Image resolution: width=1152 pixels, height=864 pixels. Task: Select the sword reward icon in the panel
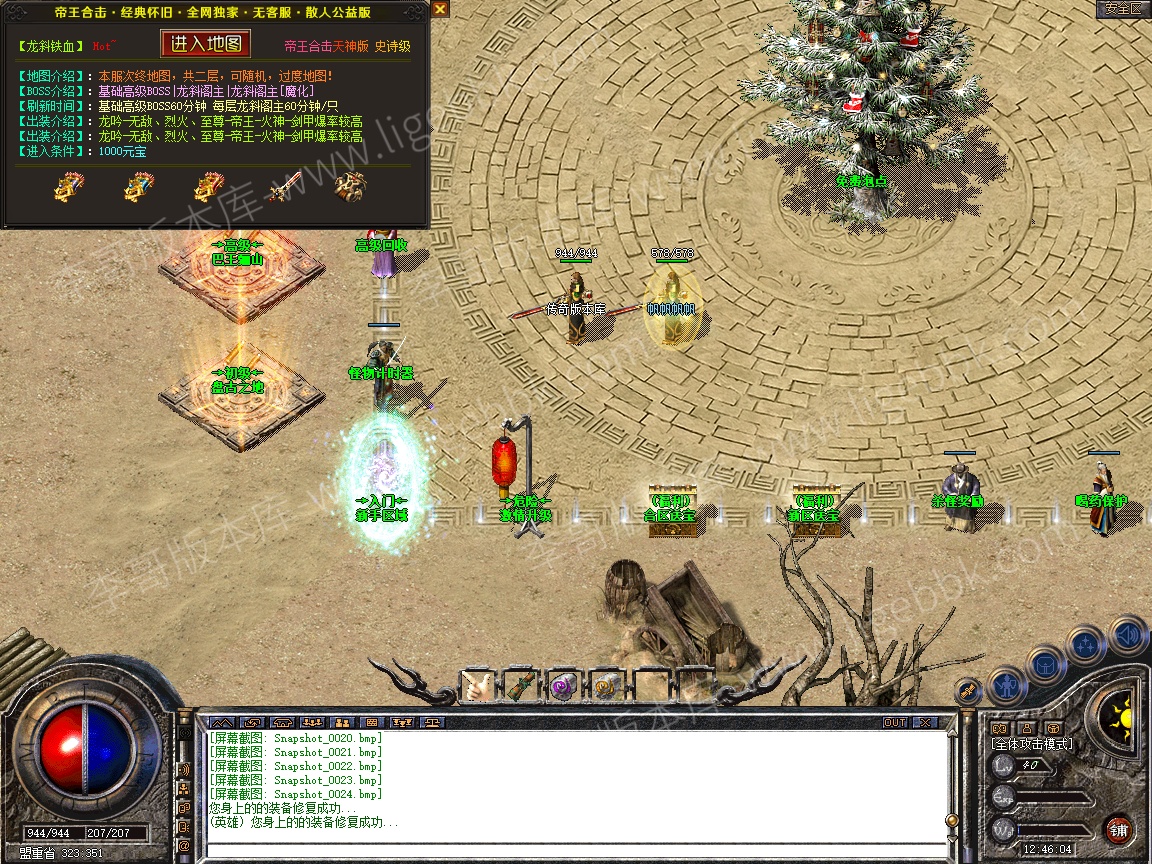click(284, 186)
